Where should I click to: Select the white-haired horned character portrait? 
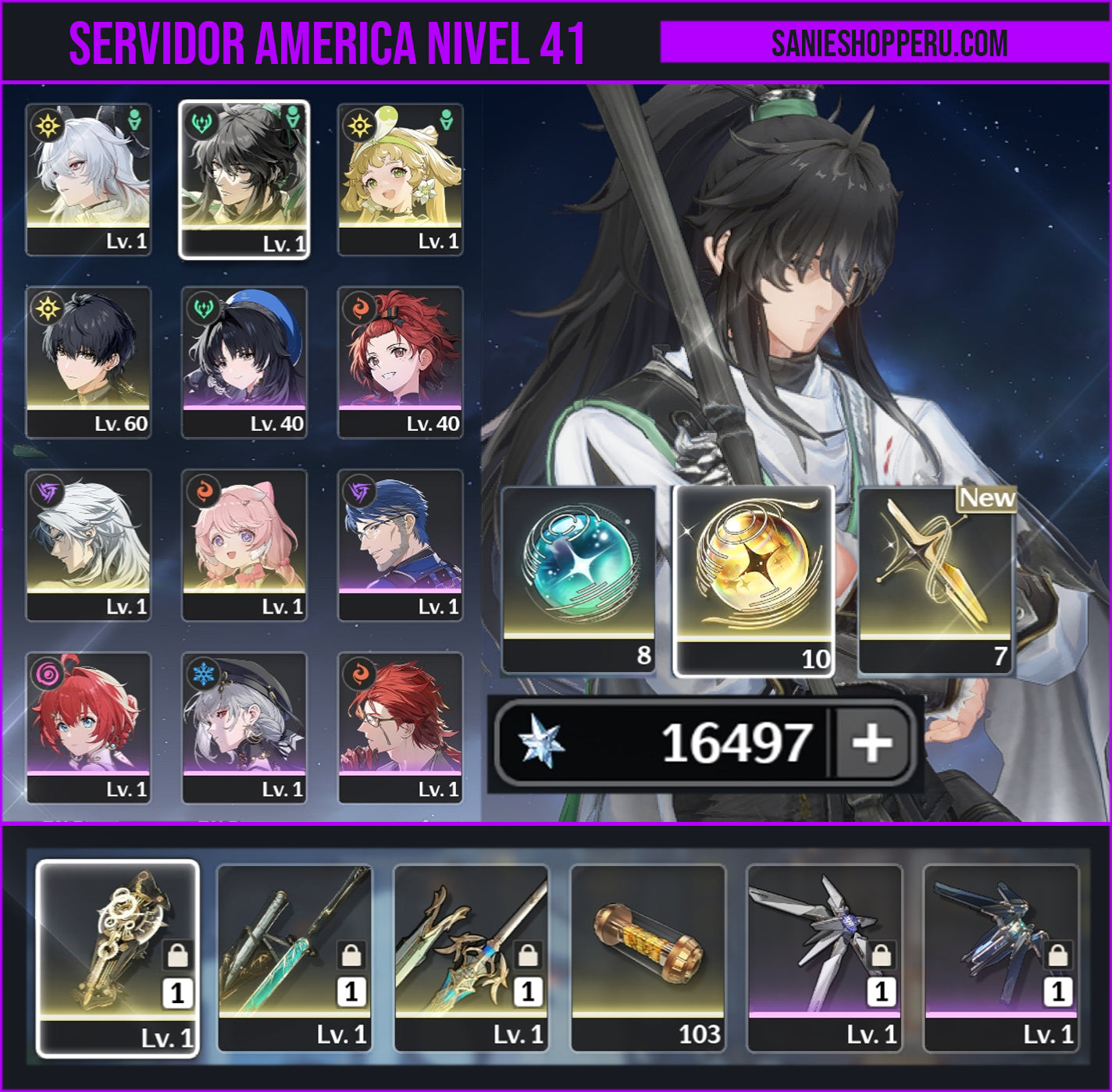pyautogui.click(x=88, y=179)
